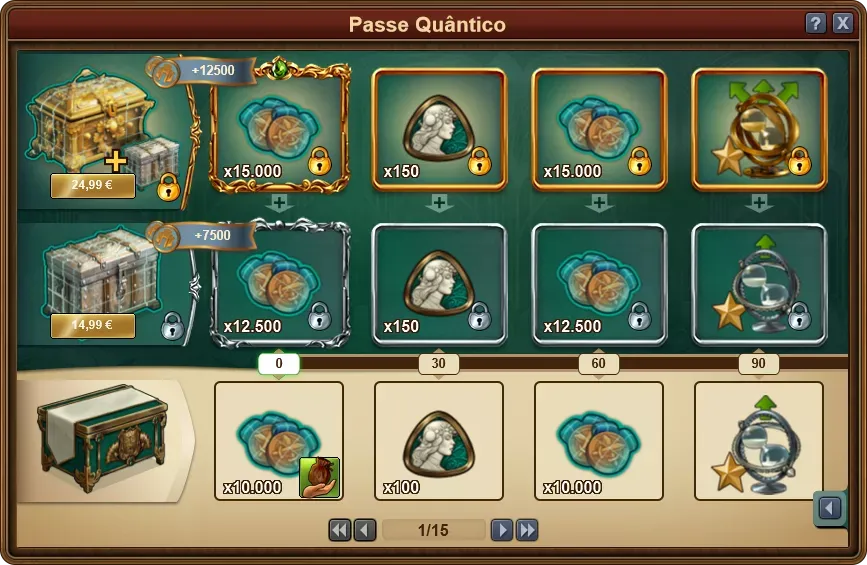
Task: Select the locked silver x150 medallion reward
Action: coord(438,285)
